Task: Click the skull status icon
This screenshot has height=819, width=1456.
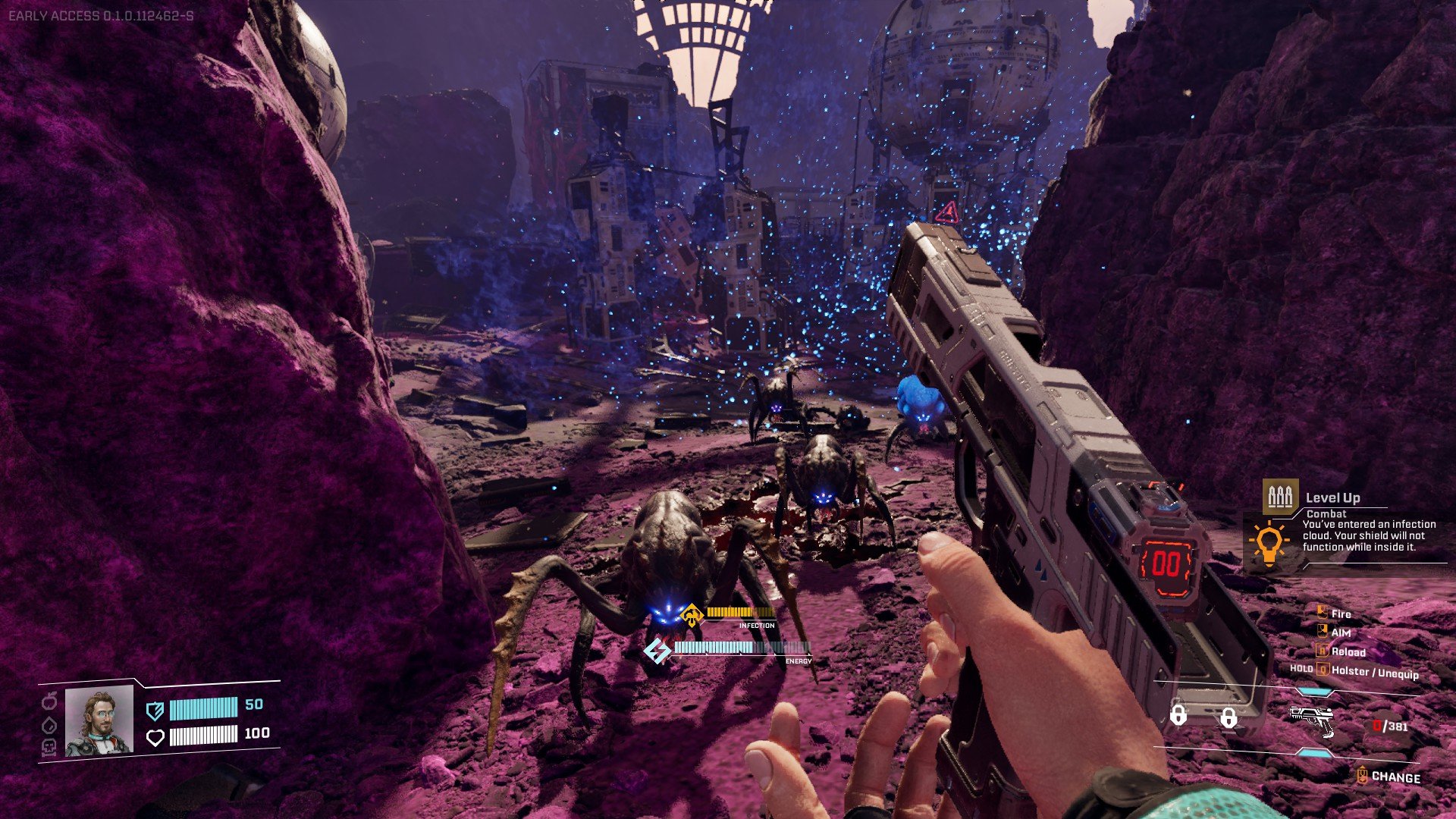Action: pos(49,748)
